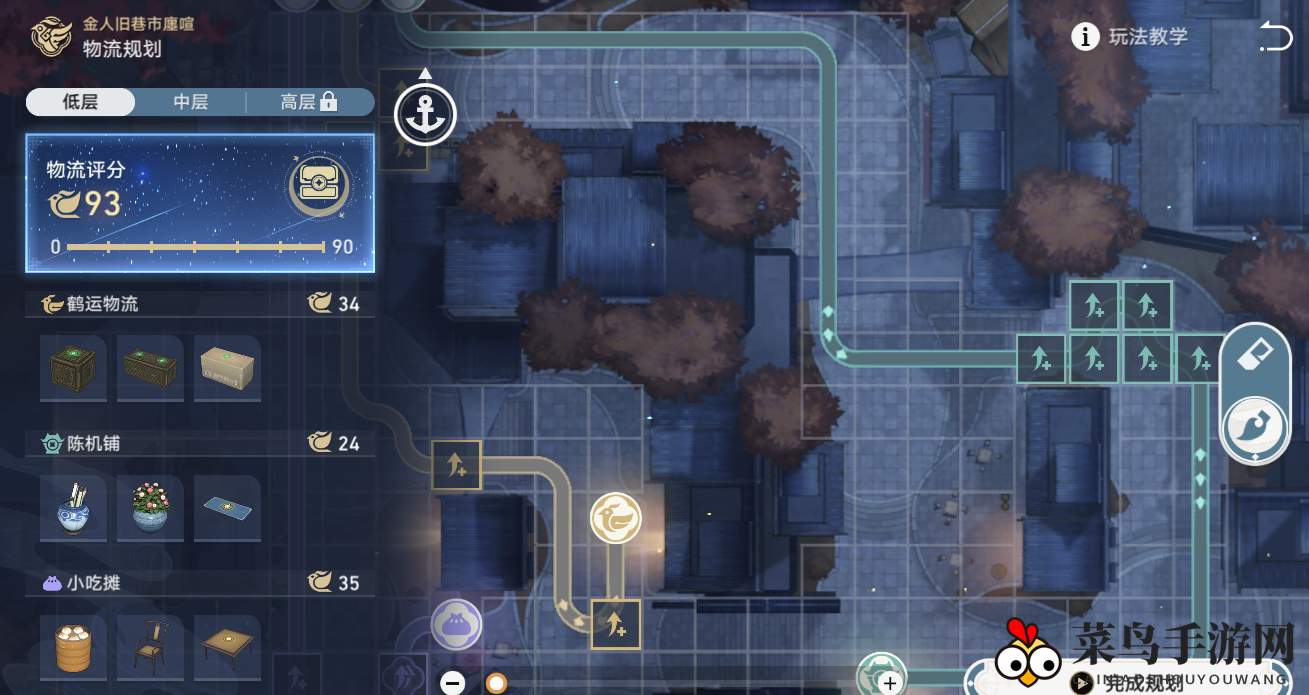Viewport: 1309px width, 695px height.
Task: Pick the low wooden table item
Action: tap(227, 648)
